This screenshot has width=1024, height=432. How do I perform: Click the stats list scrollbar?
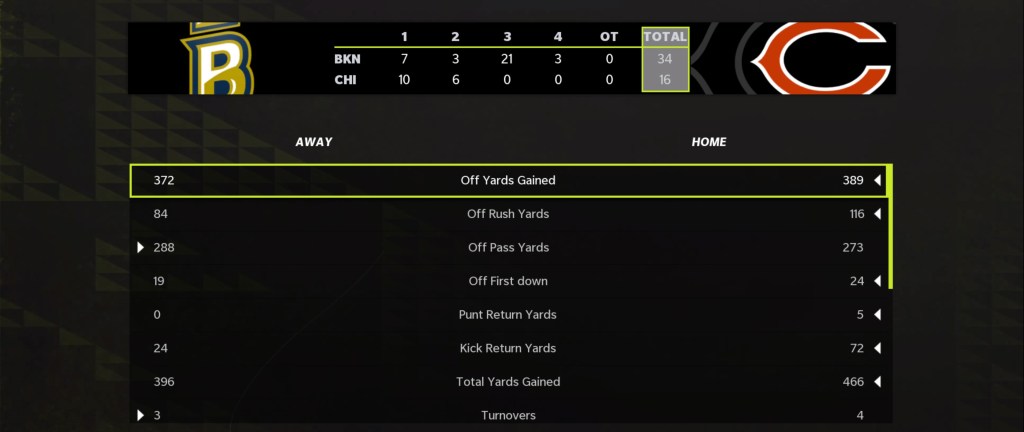click(x=890, y=228)
